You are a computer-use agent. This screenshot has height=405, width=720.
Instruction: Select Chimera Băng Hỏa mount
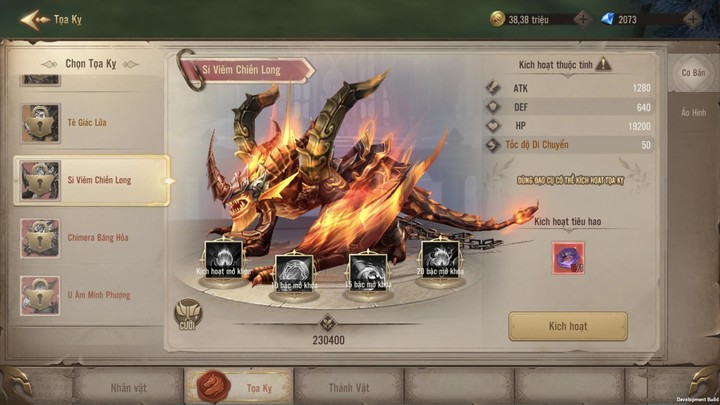90,238
